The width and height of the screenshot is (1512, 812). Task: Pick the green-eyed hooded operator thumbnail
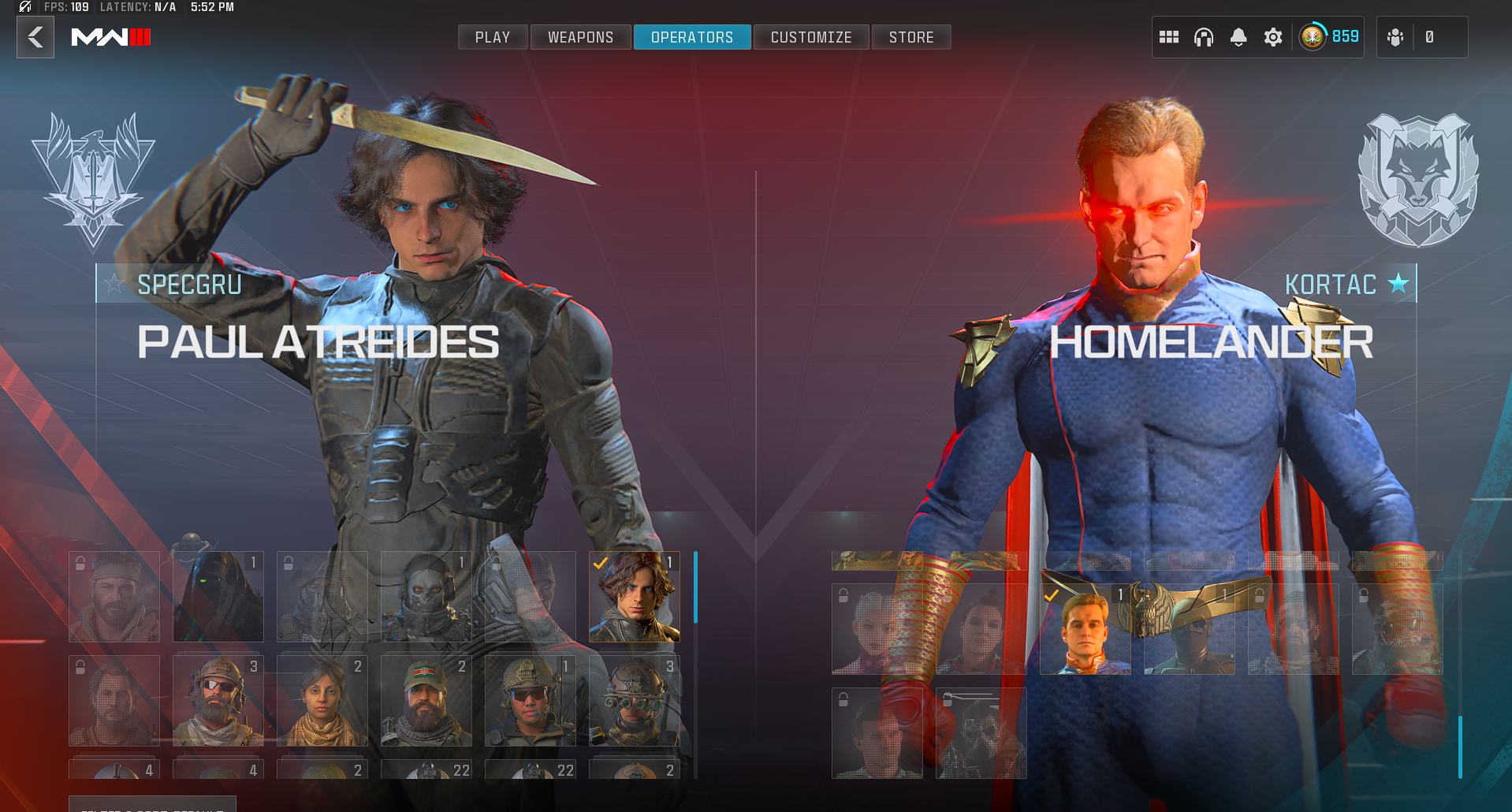coord(218,597)
